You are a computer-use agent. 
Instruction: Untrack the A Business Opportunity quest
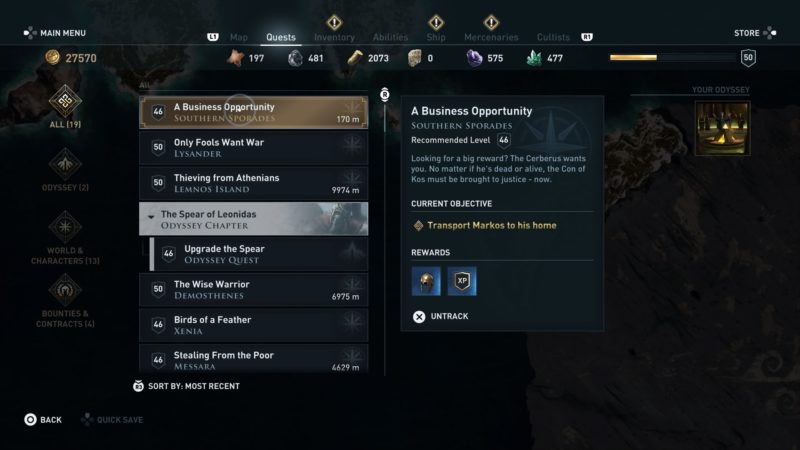[x=441, y=316]
